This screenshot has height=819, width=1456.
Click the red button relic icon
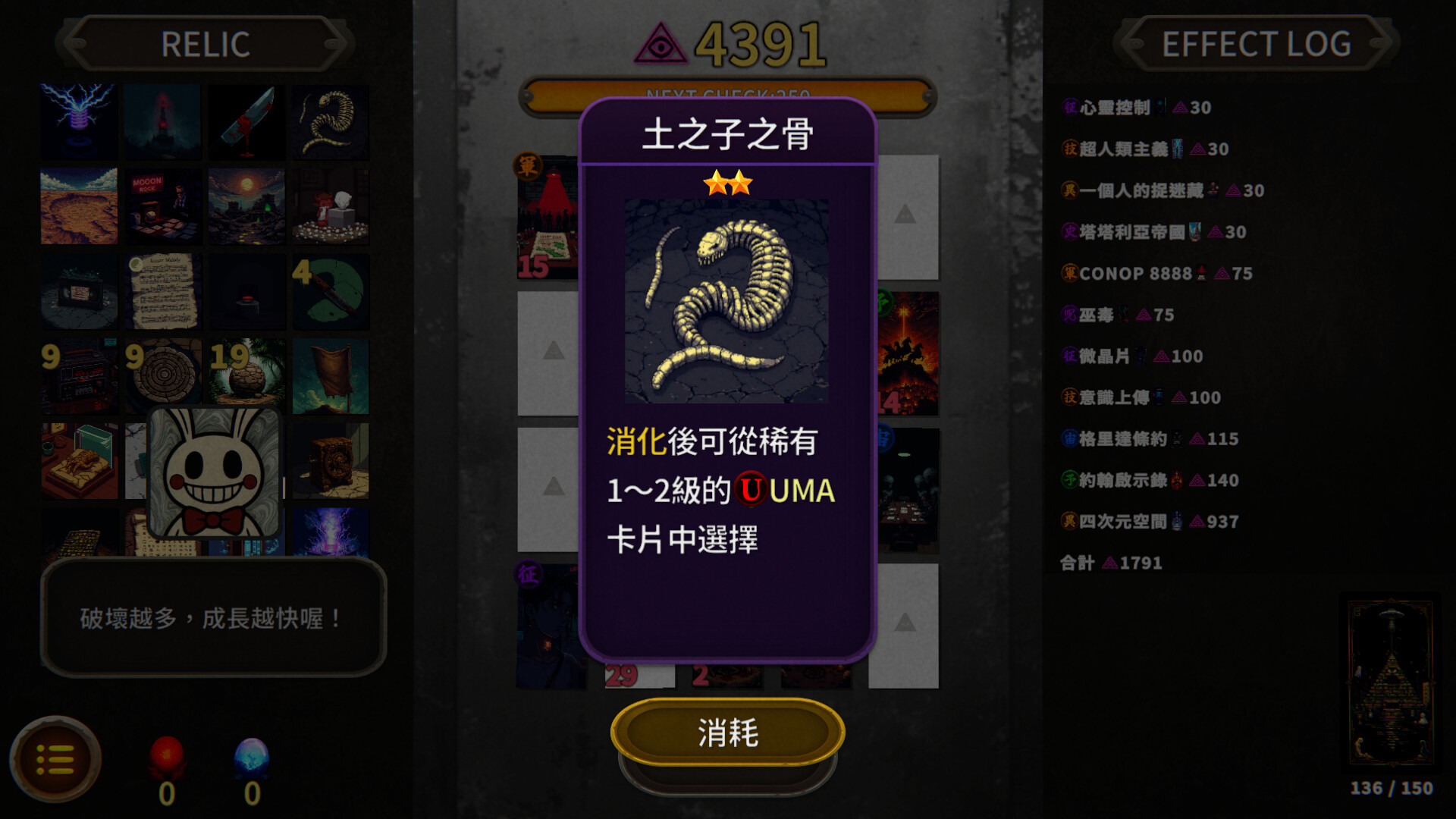pos(246,290)
